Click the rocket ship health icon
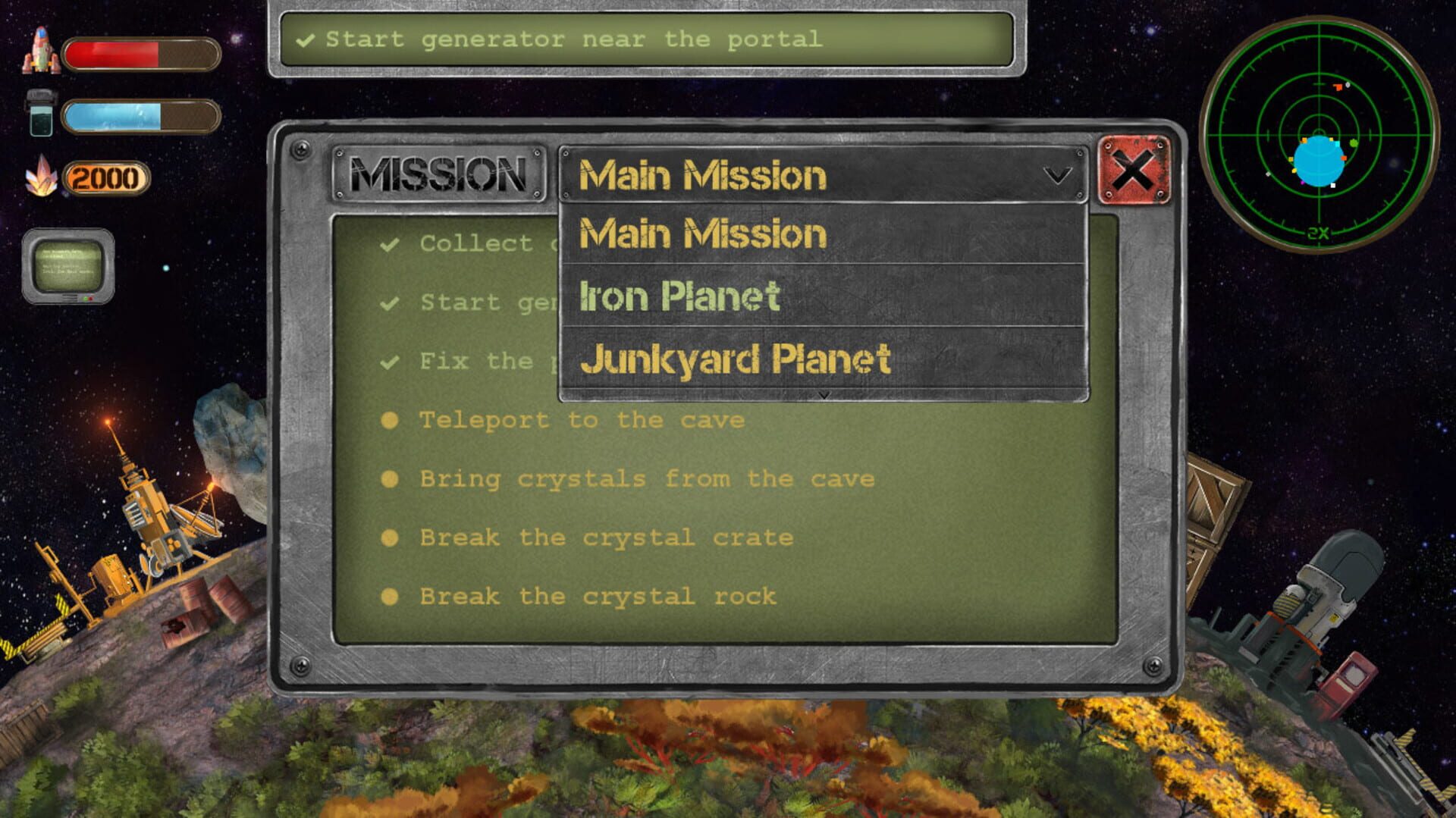Viewport: 1456px width, 818px height. (42, 52)
